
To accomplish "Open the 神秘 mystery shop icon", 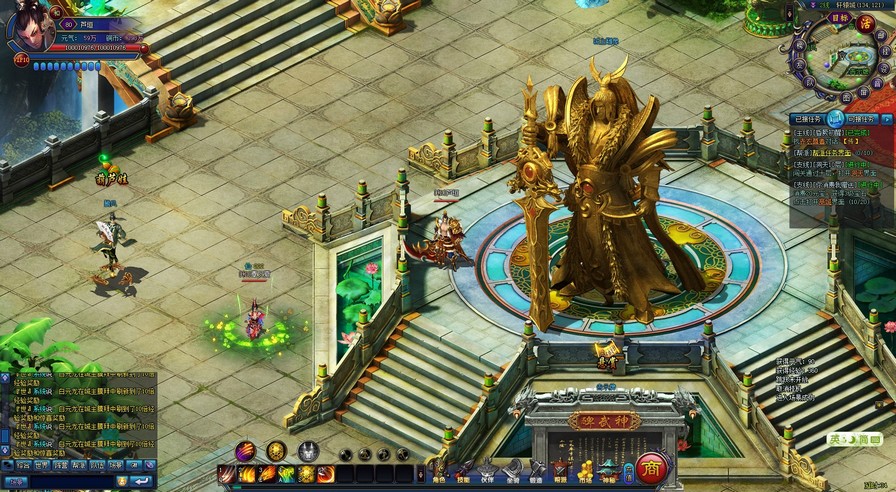I will [x=609, y=470].
